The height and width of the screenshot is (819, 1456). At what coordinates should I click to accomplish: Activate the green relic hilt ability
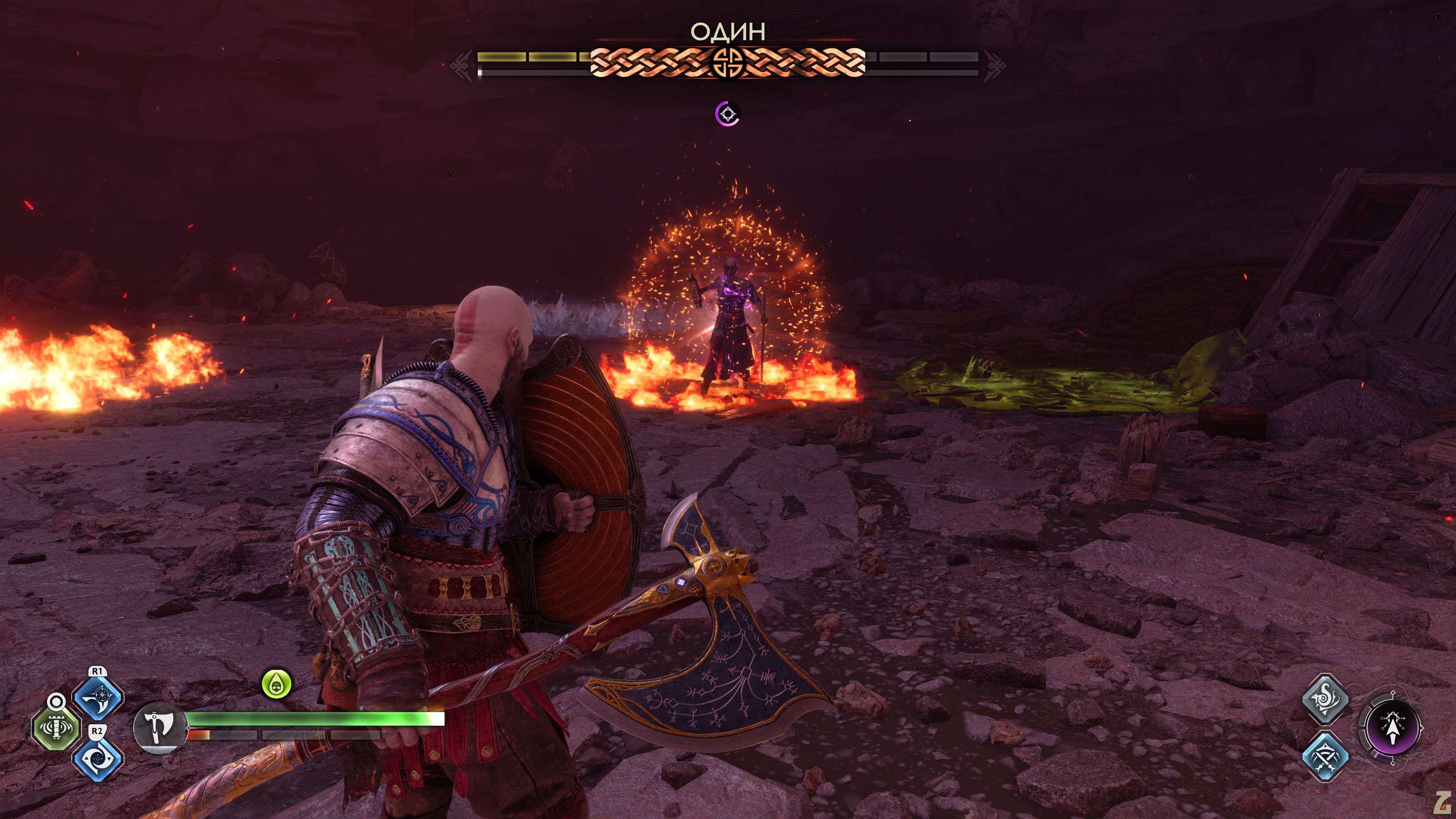(55, 728)
